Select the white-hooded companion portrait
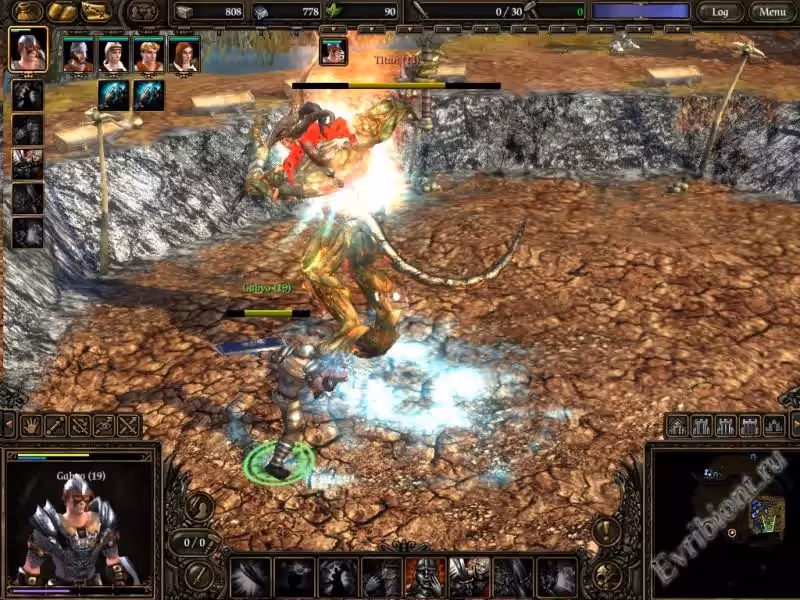 [113, 55]
